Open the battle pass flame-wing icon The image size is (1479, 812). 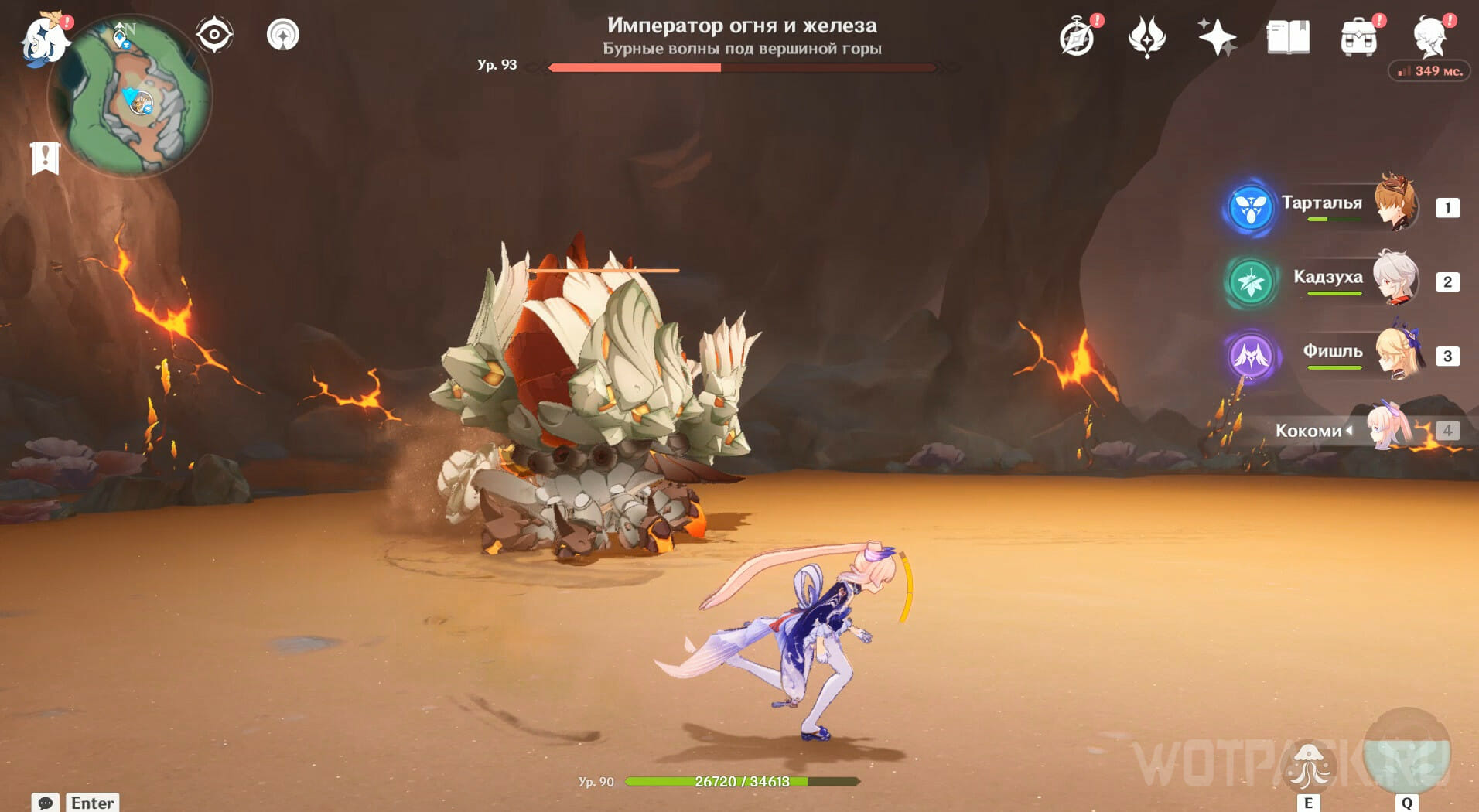click(1146, 37)
